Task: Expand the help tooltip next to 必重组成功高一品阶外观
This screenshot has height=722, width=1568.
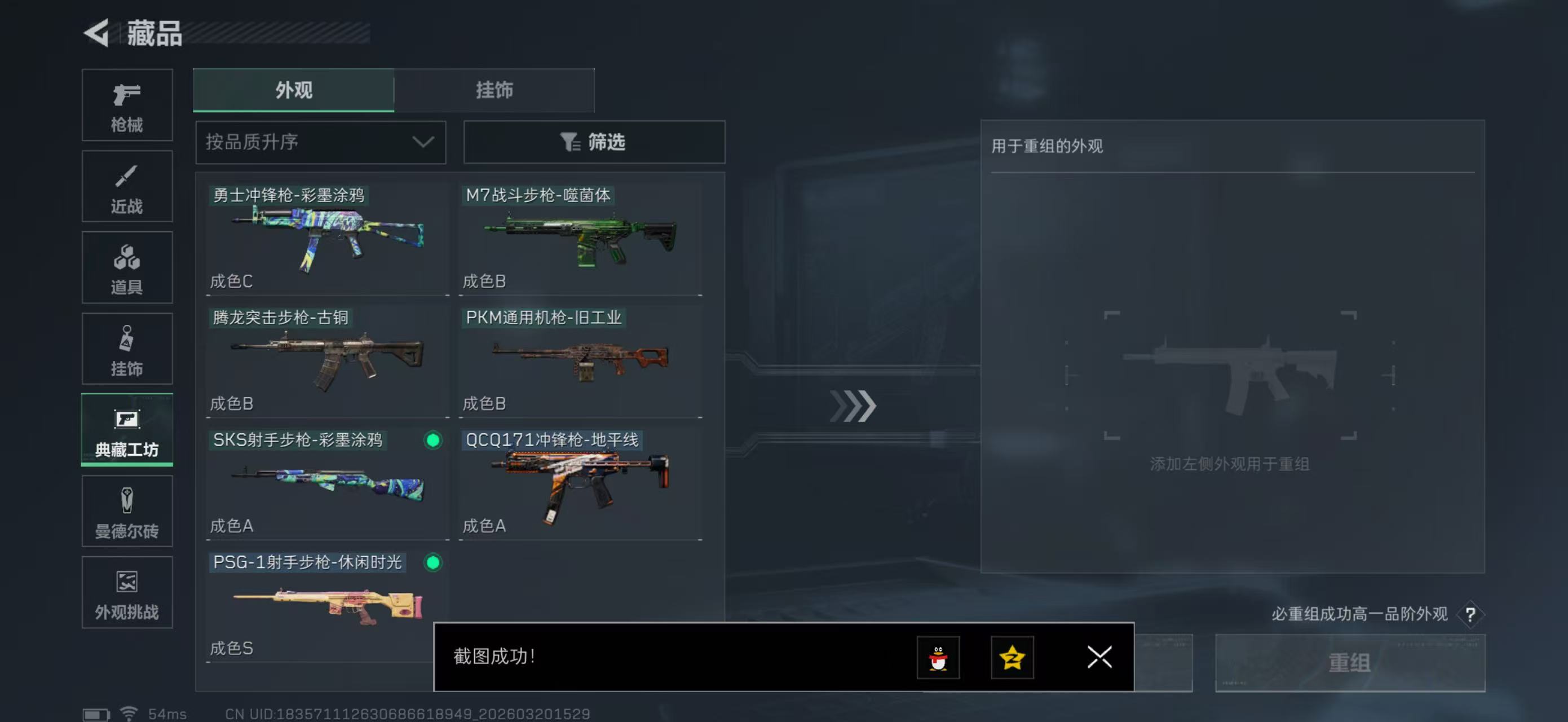Action: point(1471,615)
